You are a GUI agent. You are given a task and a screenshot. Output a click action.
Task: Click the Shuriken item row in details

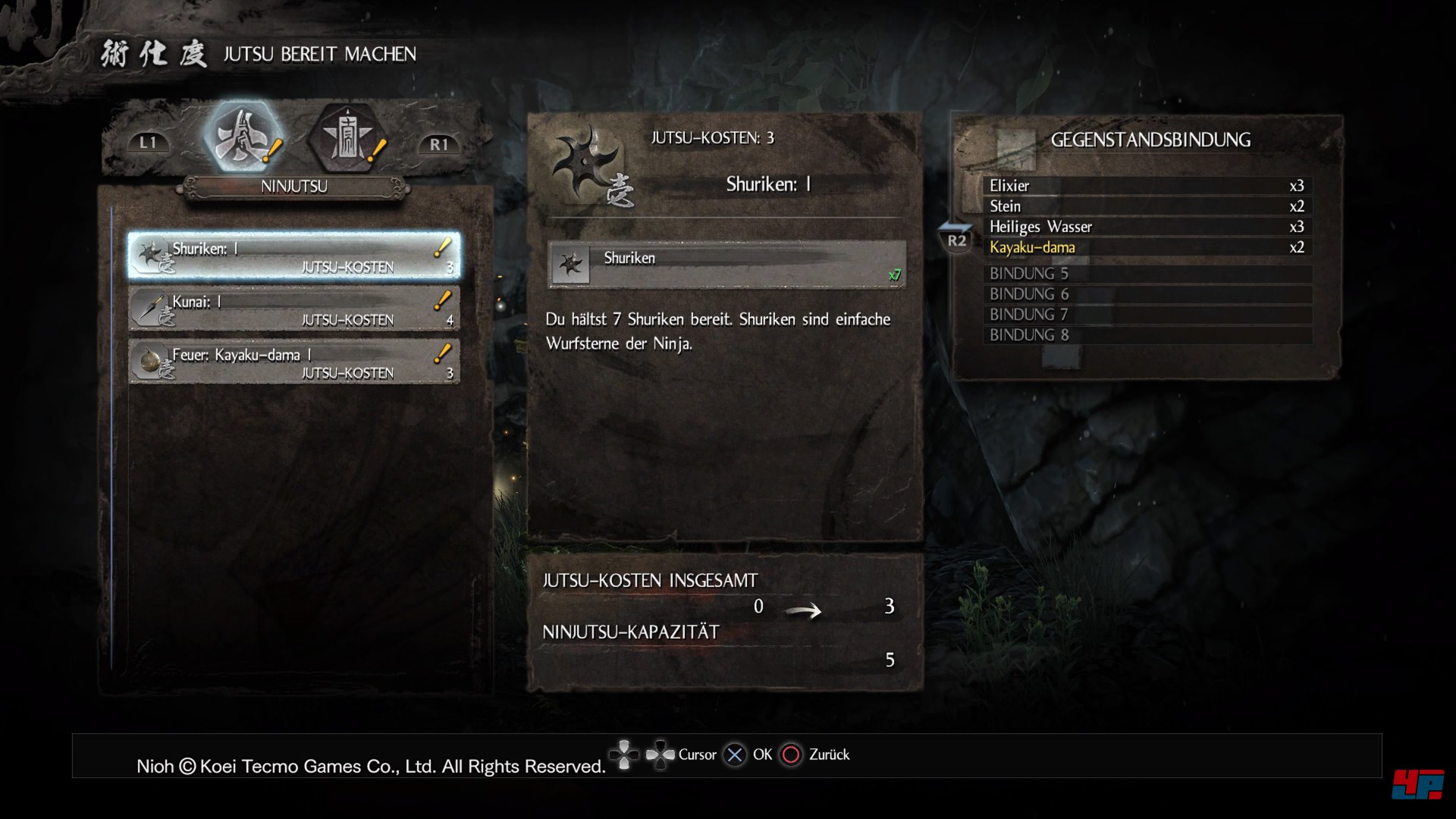(x=726, y=264)
